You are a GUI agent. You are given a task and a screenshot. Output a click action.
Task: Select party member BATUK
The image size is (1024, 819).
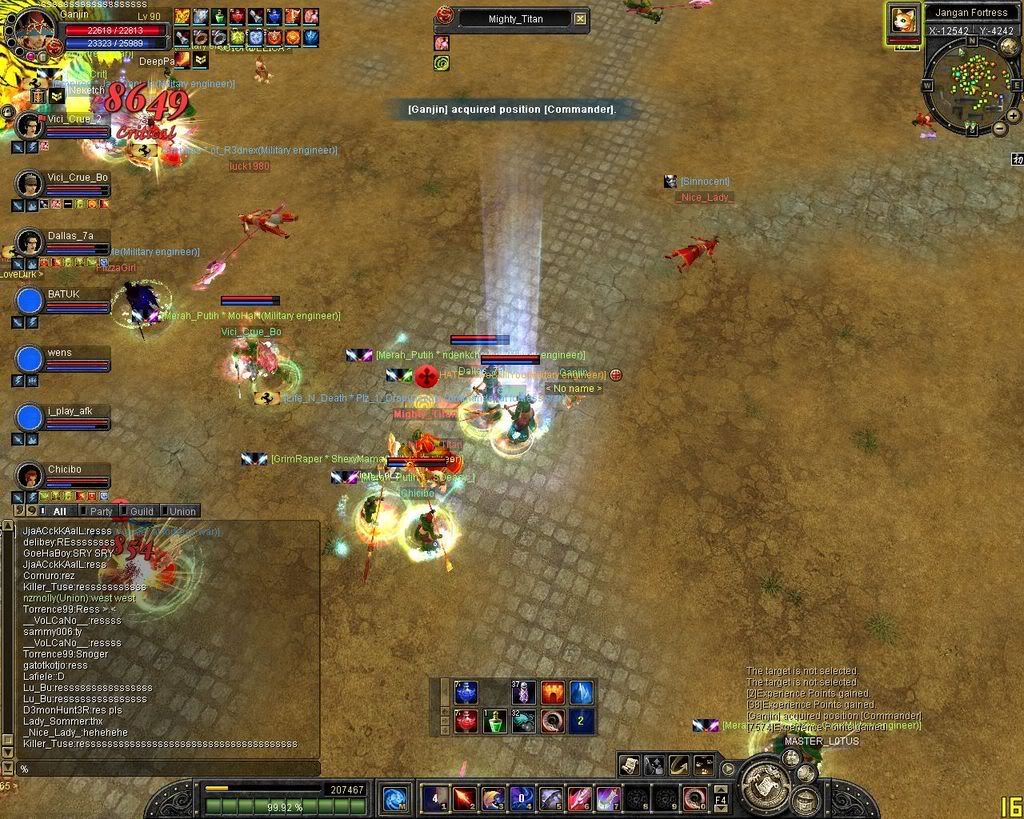click(x=29, y=301)
